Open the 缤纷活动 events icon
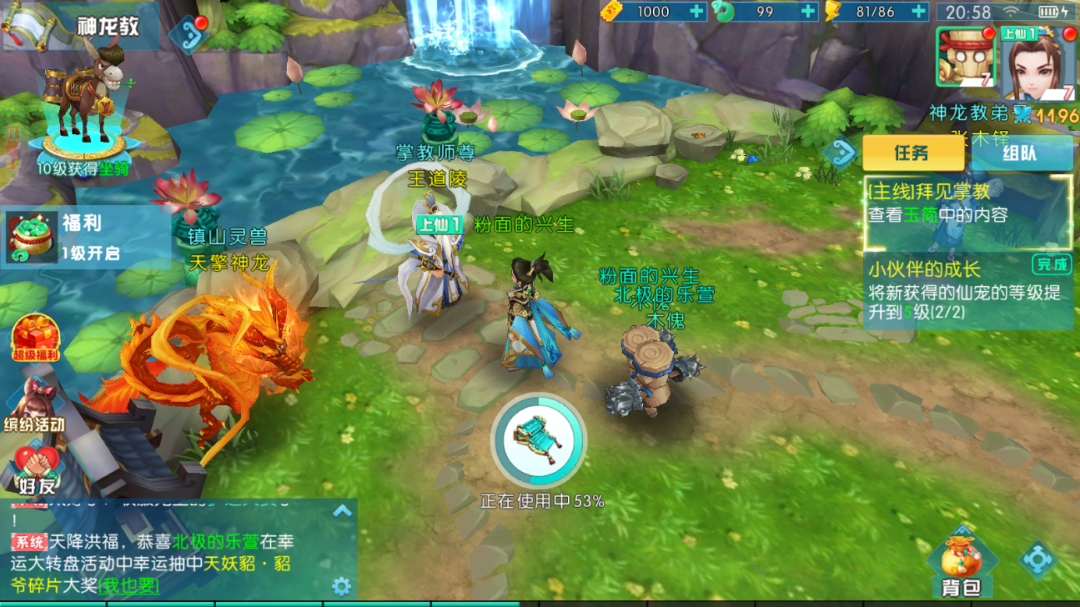The width and height of the screenshot is (1080, 607). pos(35,405)
